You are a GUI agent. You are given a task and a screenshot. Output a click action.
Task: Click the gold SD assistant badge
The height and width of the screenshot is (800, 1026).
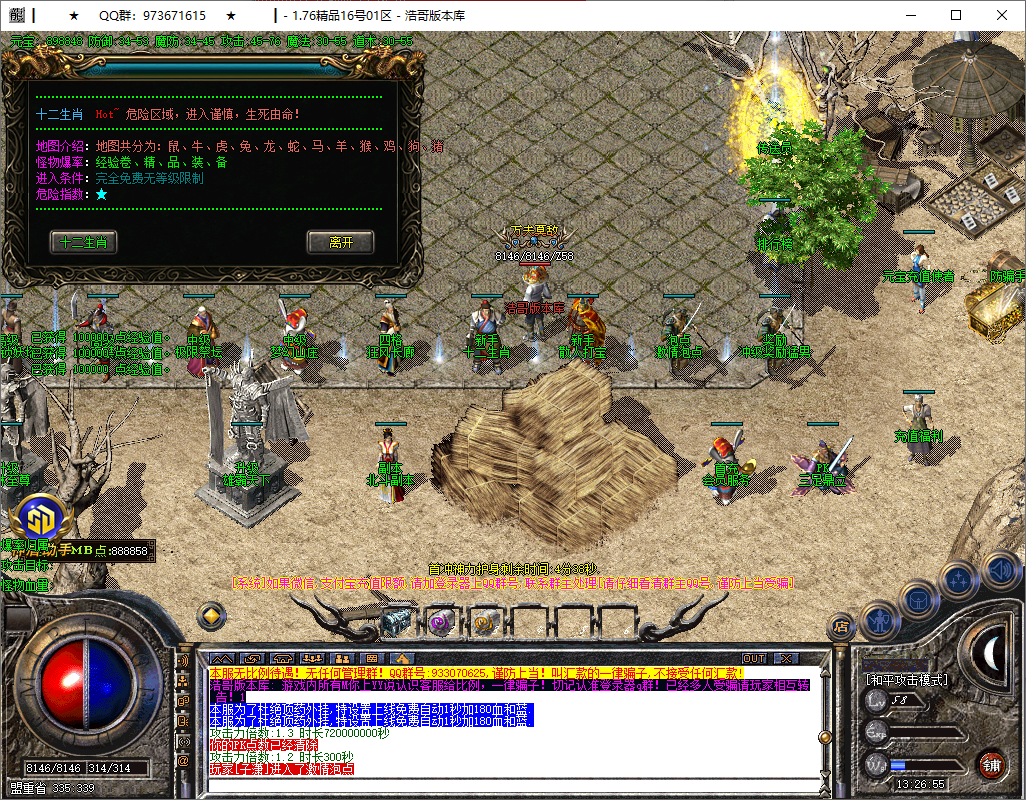click(x=40, y=519)
